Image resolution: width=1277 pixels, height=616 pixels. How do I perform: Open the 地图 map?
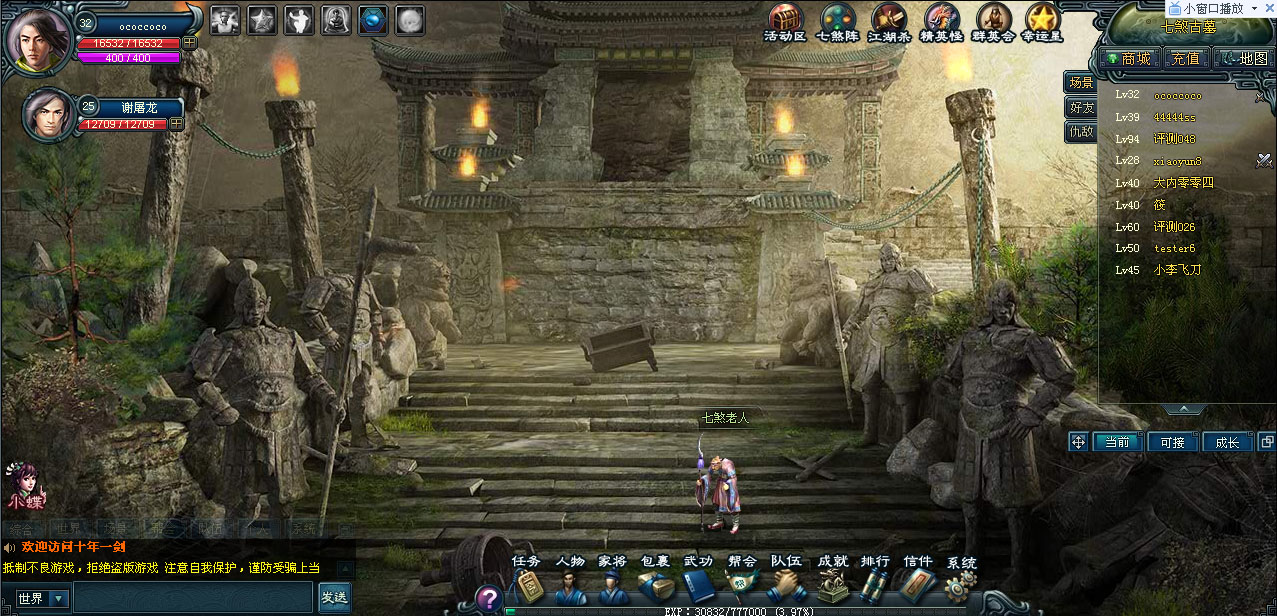1243,59
